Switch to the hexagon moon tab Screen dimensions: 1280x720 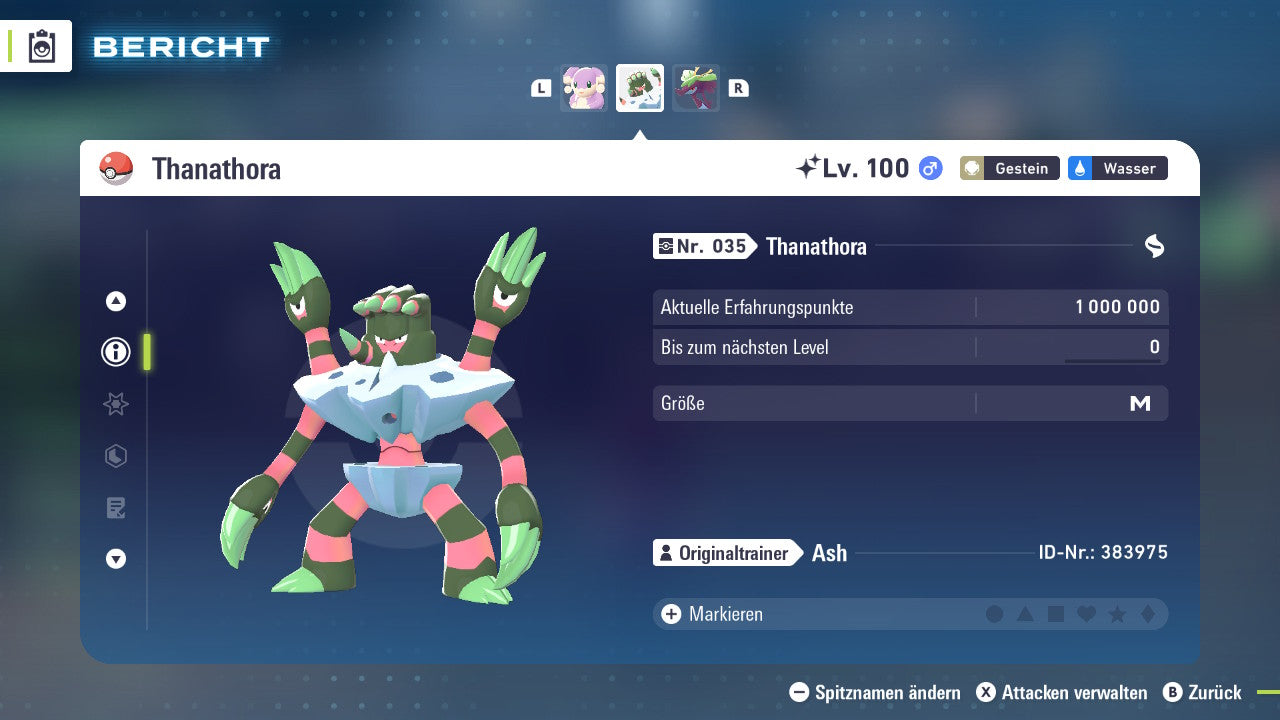pos(116,456)
